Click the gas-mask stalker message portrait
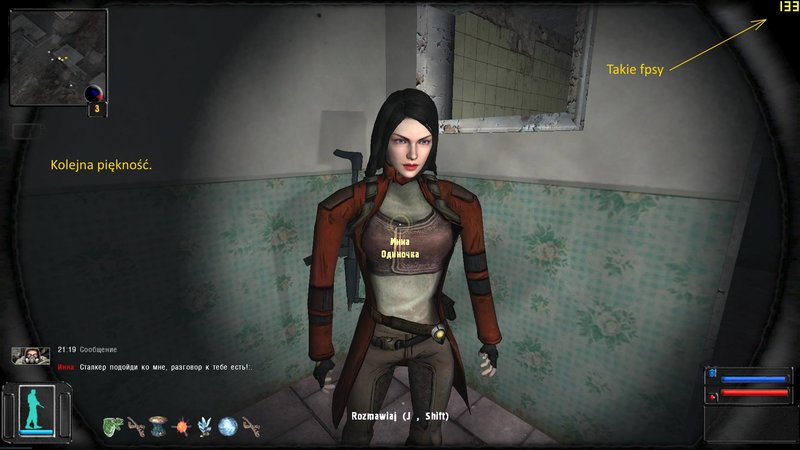This screenshot has height=450, width=800. click(x=30, y=355)
